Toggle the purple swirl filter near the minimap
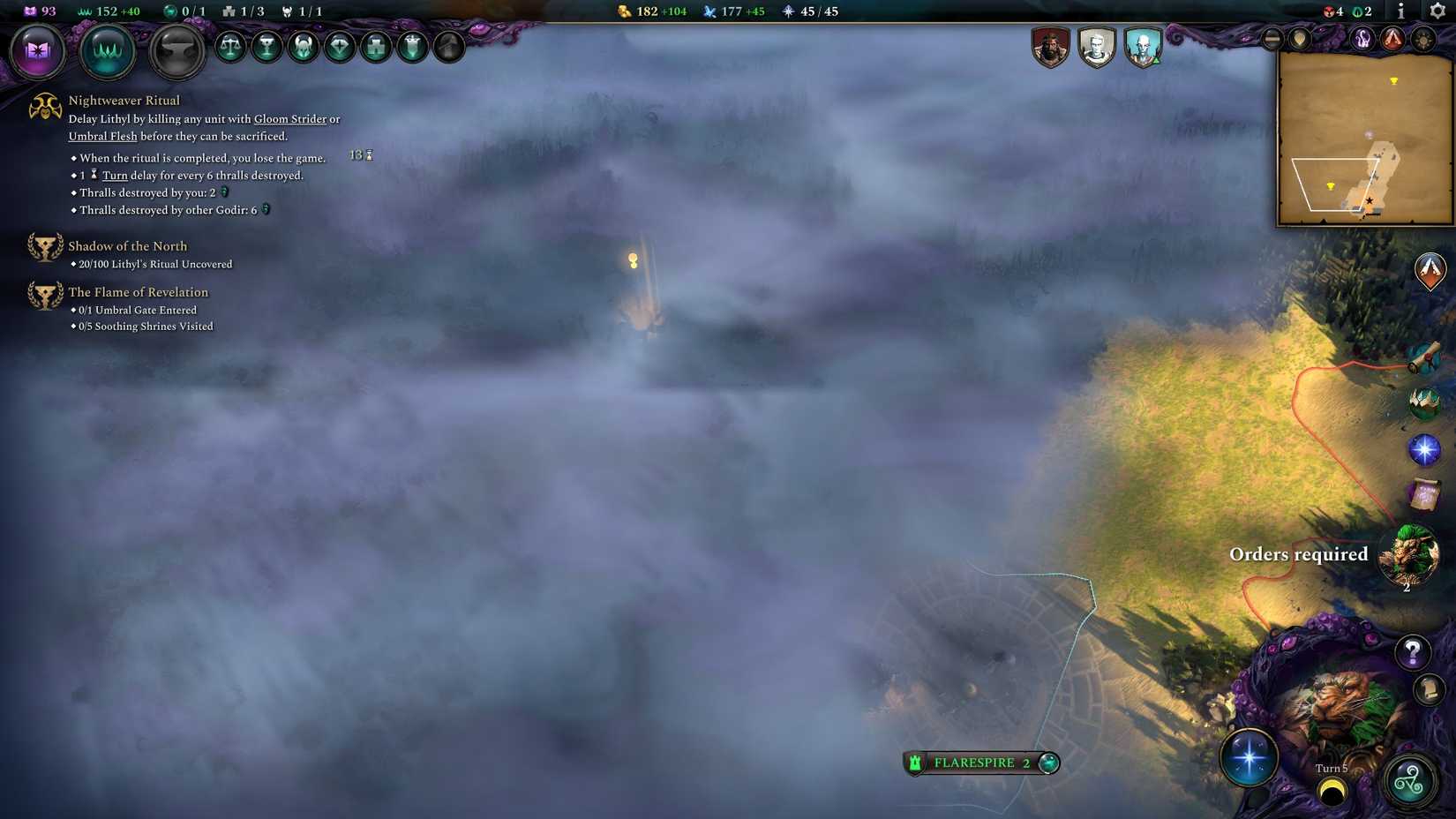The height and width of the screenshot is (819, 1456). (x=1362, y=40)
